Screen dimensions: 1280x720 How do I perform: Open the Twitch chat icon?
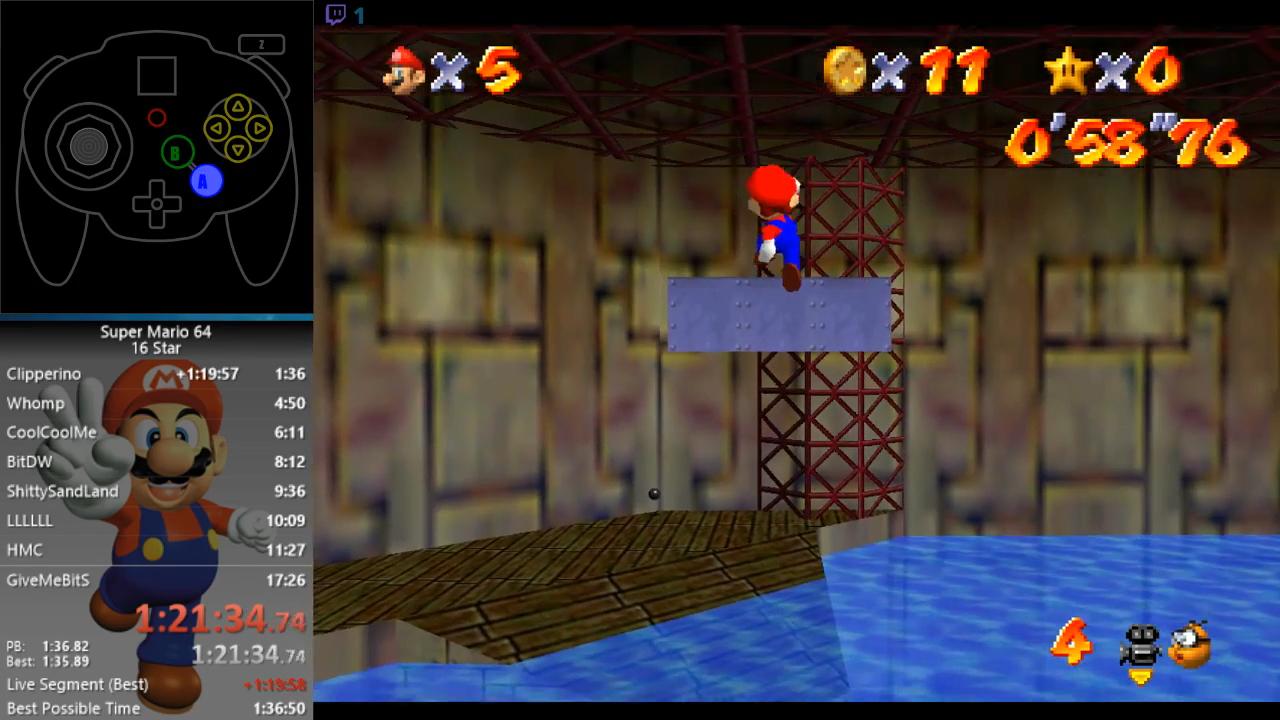(x=336, y=14)
